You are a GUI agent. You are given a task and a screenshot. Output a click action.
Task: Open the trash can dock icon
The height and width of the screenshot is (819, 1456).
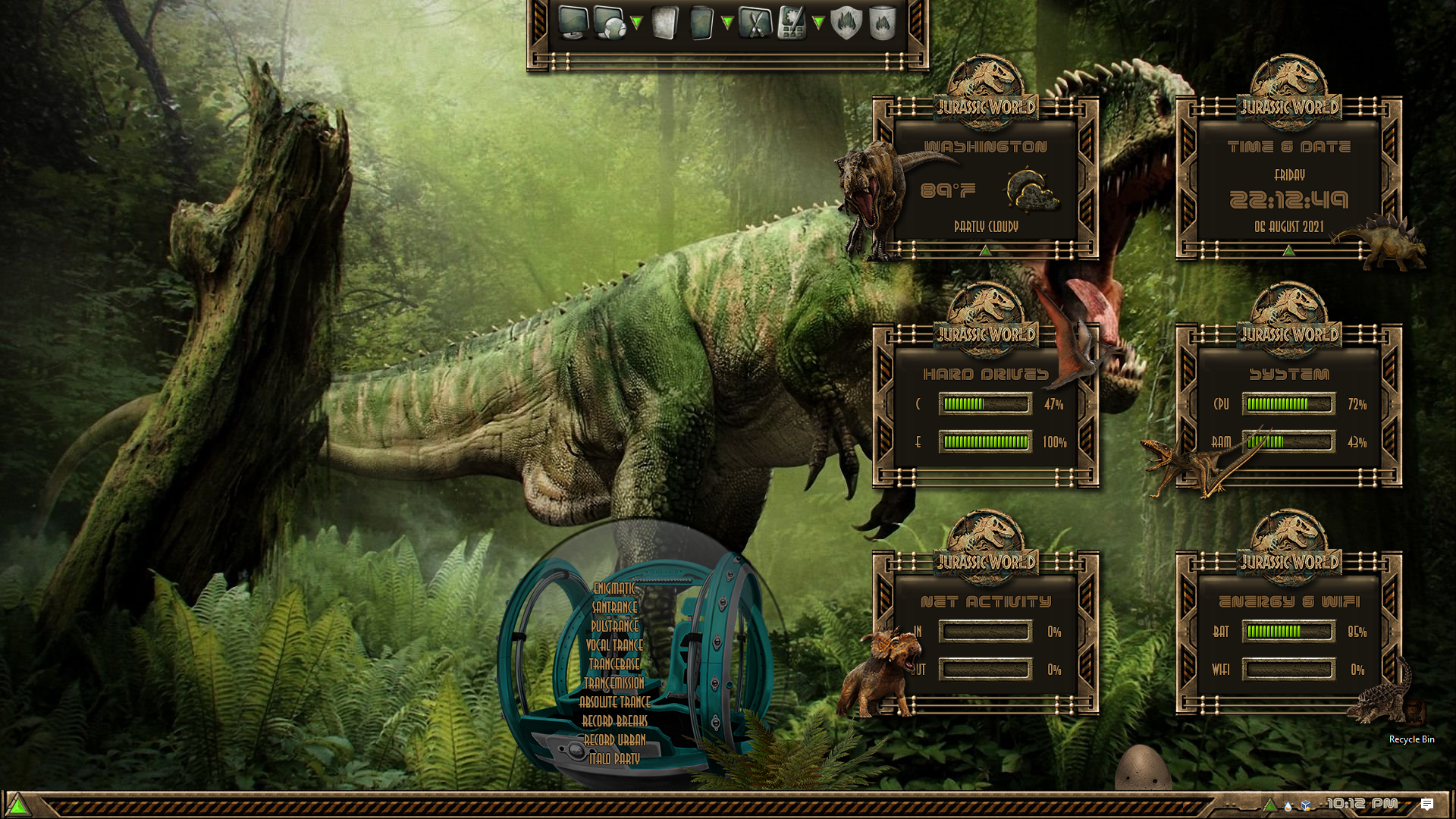click(x=882, y=23)
